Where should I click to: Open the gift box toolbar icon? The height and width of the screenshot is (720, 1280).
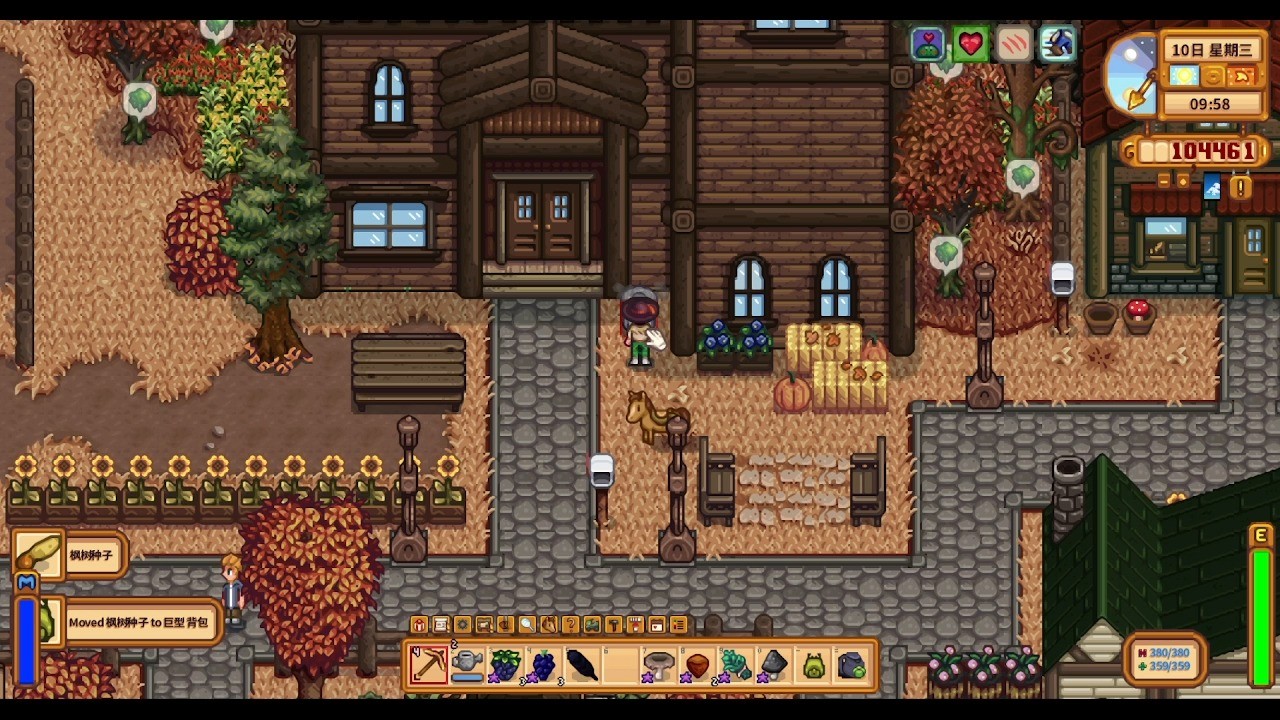[x=419, y=625]
